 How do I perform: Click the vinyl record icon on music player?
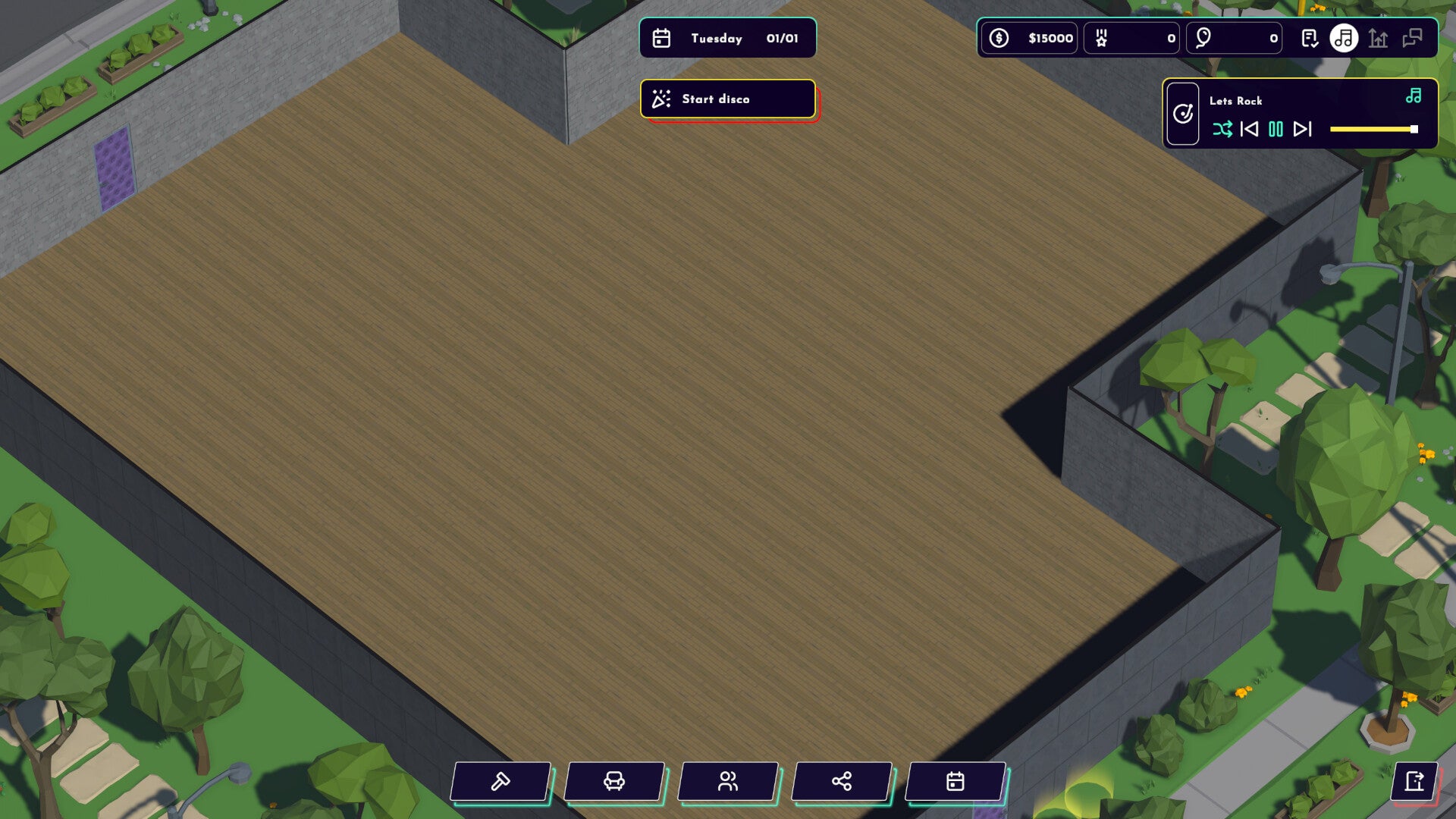[1183, 114]
